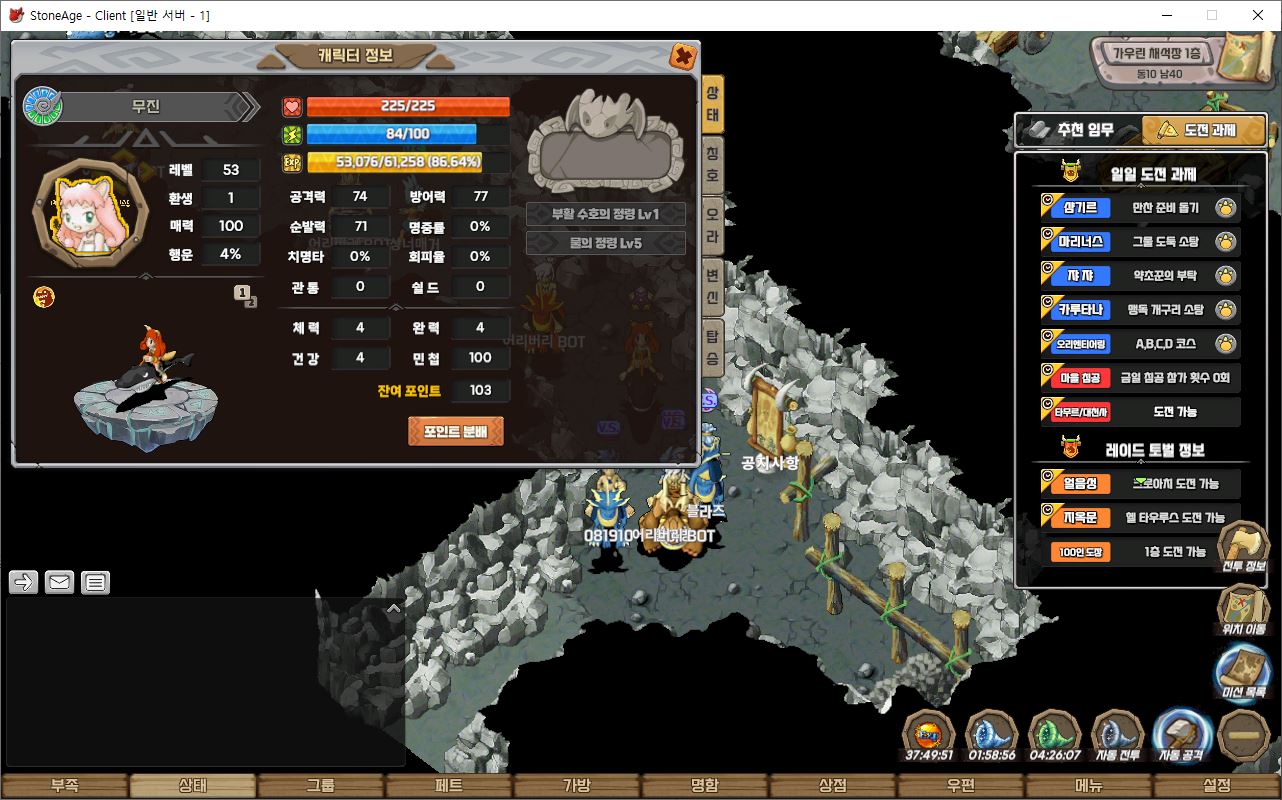Open the 페트 pet menu
The width and height of the screenshot is (1282, 800).
coord(449,786)
